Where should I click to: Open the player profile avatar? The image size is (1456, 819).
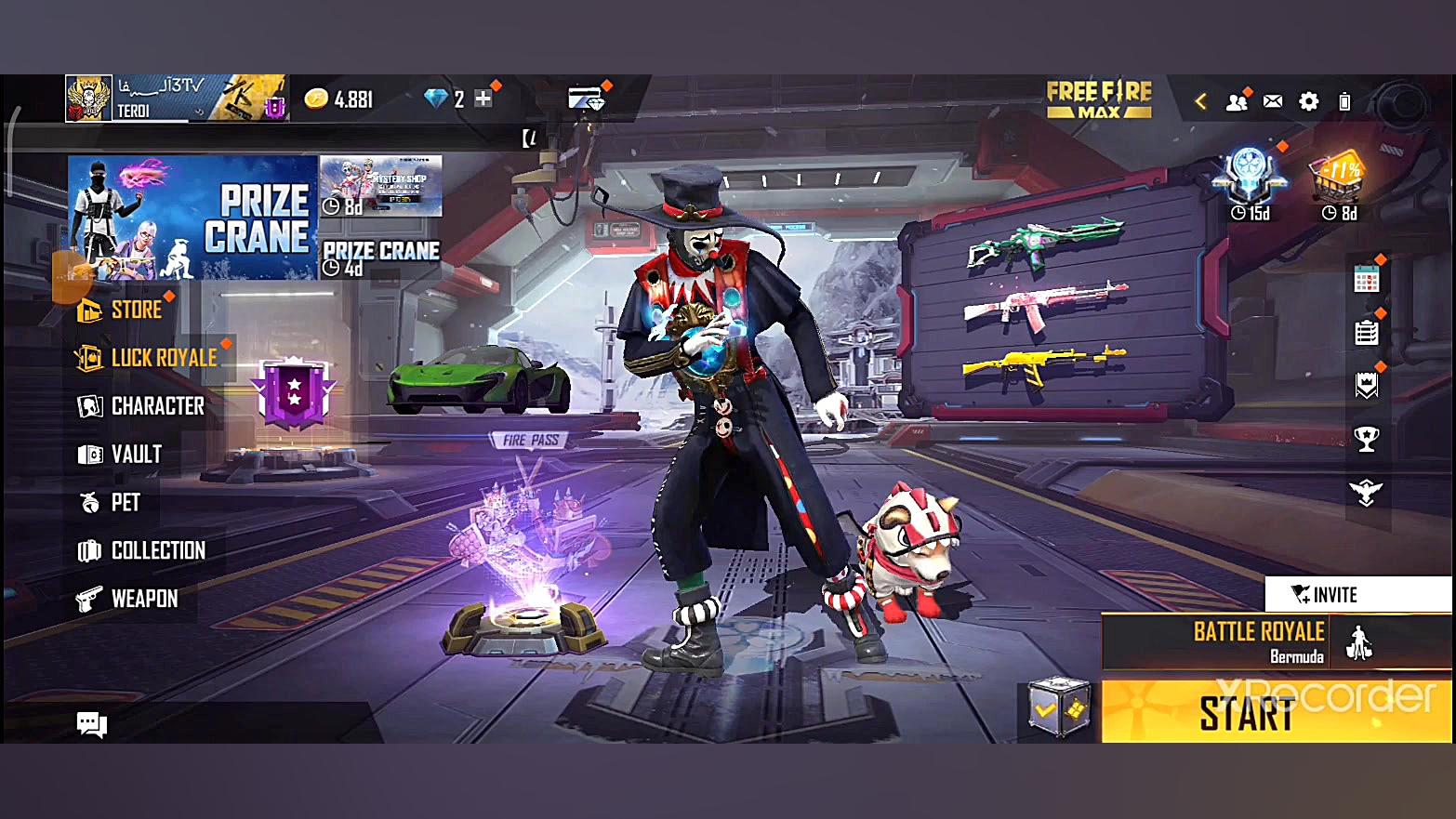click(89, 99)
